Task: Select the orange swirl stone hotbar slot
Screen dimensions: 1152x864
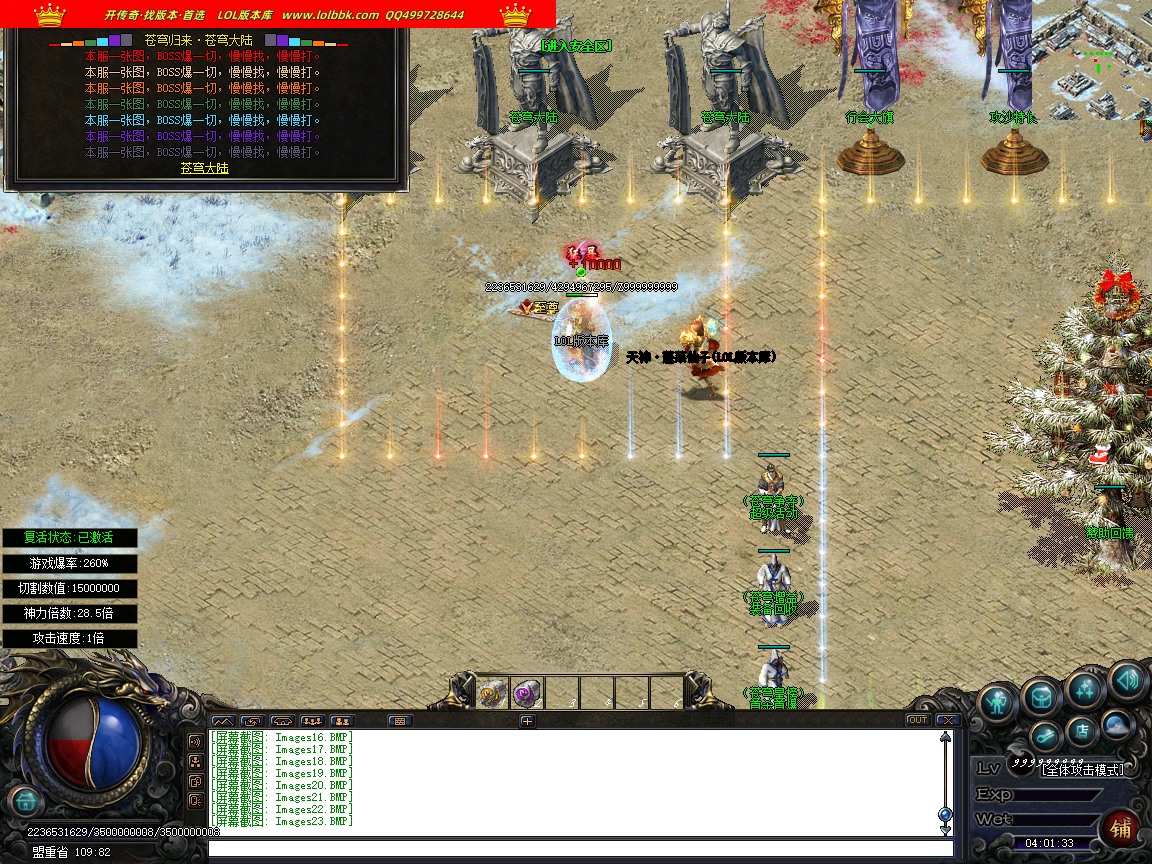Action: pos(491,692)
